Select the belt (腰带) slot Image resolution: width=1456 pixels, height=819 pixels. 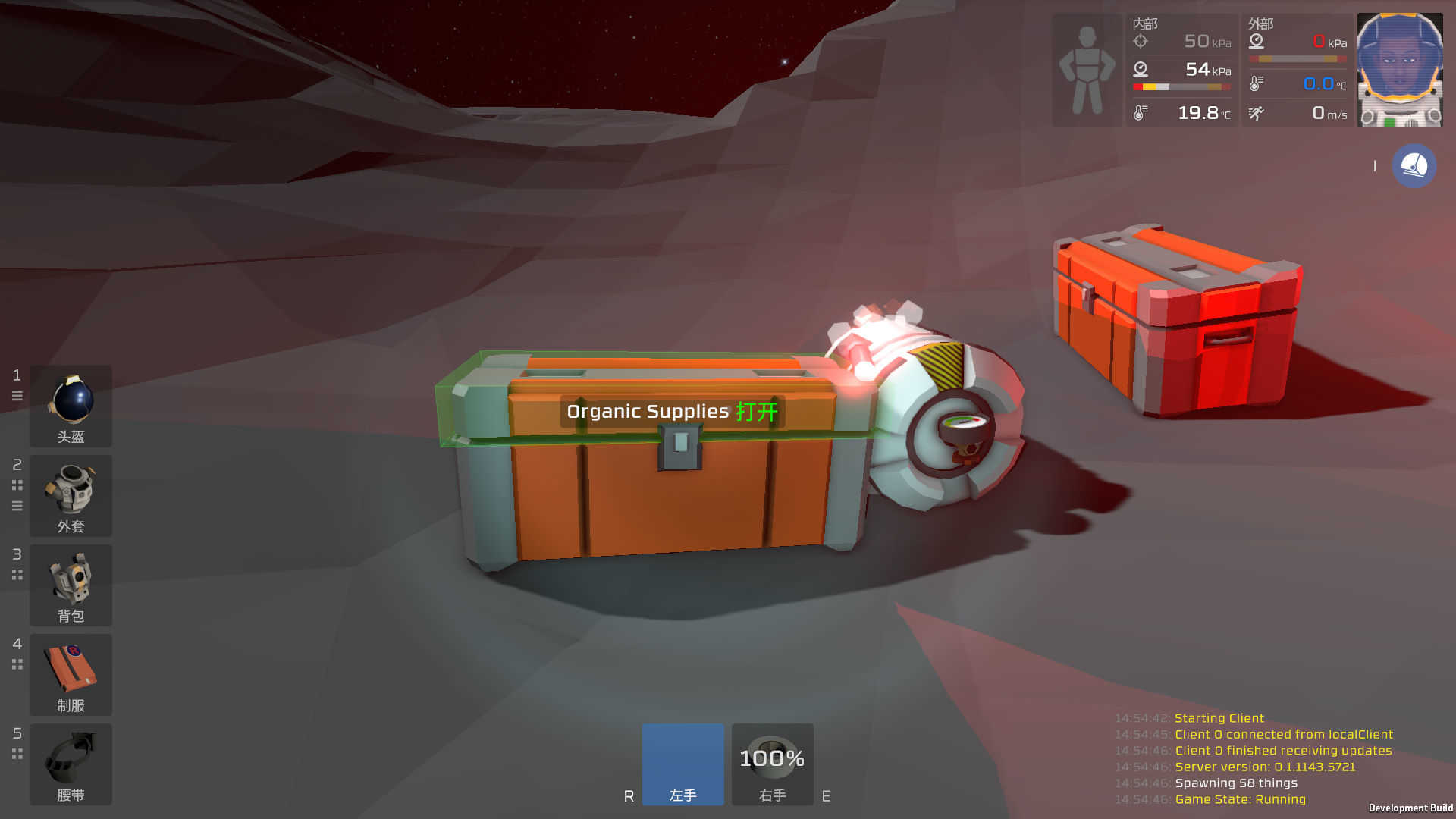tap(71, 764)
